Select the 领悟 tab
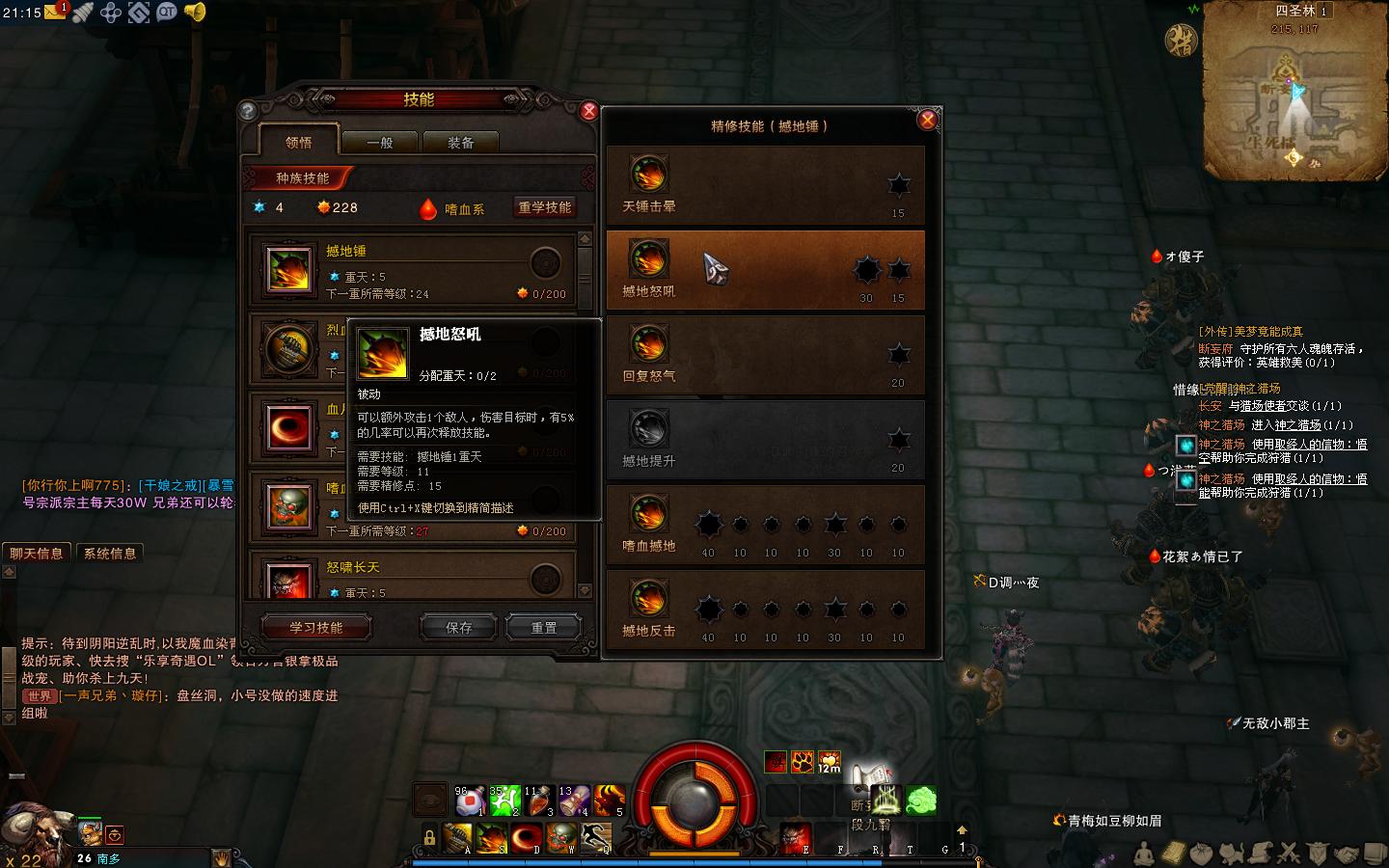1389x868 pixels. click(x=299, y=142)
